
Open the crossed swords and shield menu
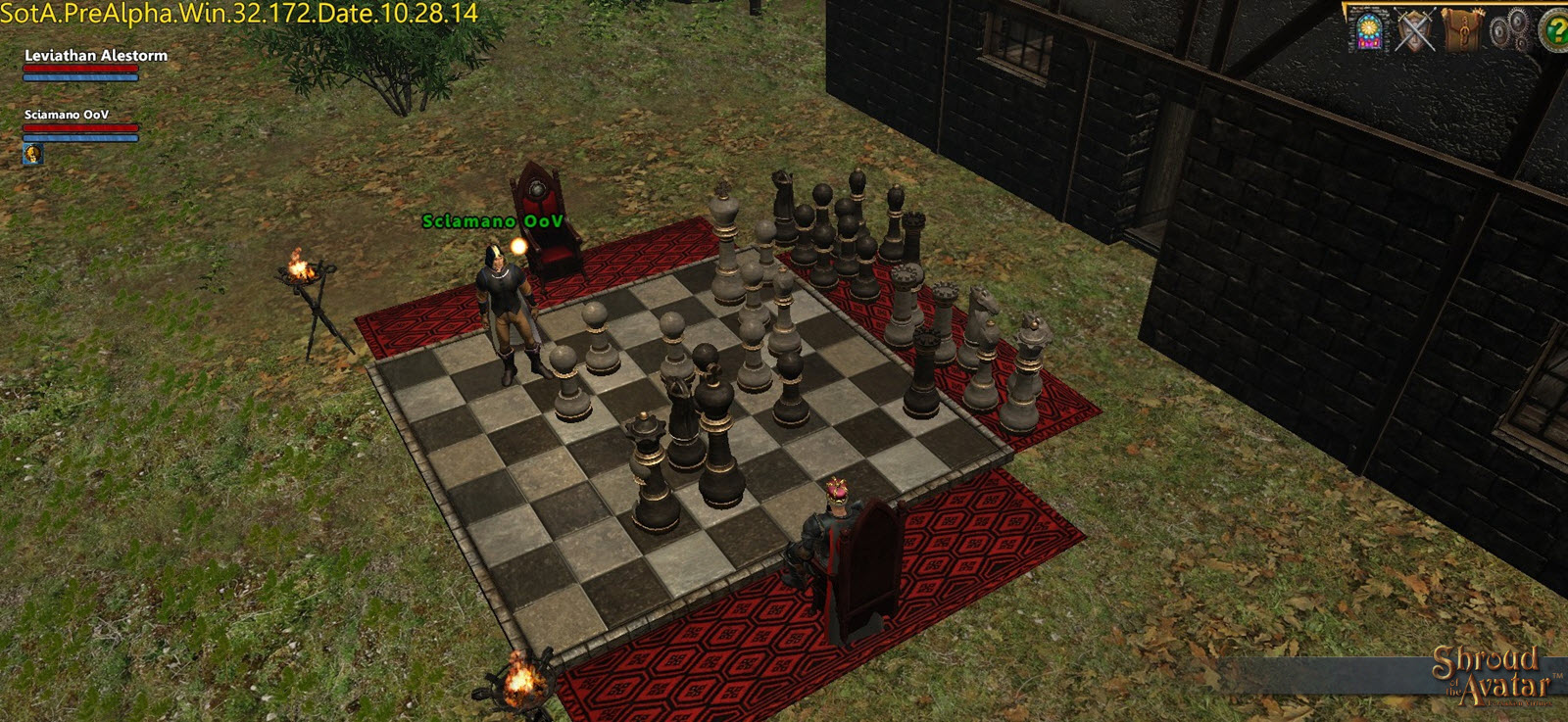(x=1415, y=30)
